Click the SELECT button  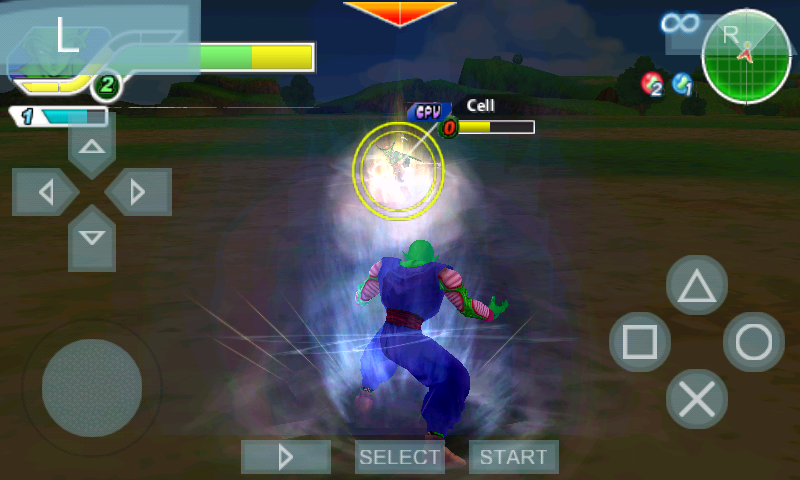coord(400,457)
